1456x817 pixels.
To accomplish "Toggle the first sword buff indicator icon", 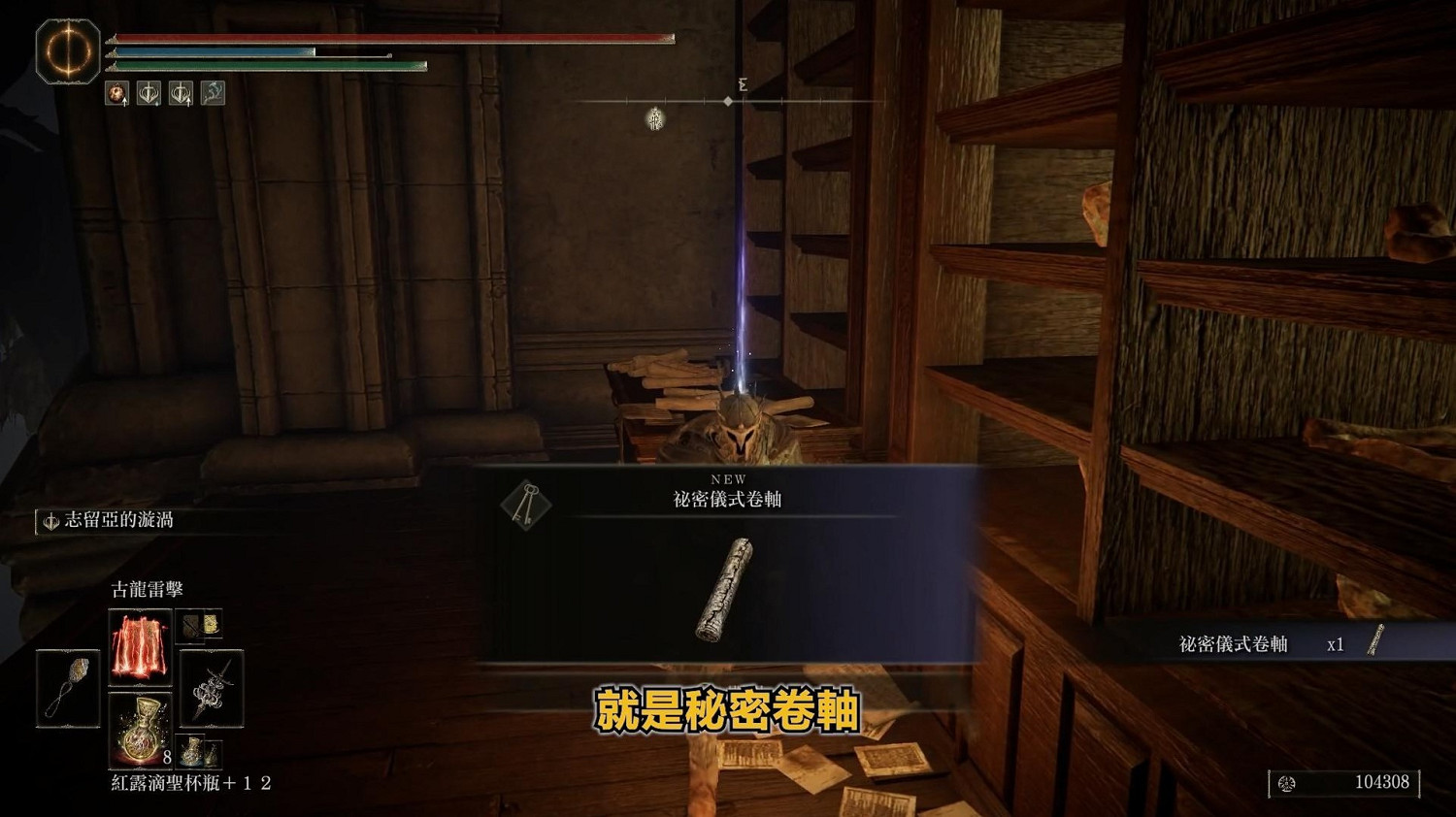I will coord(147,93).
